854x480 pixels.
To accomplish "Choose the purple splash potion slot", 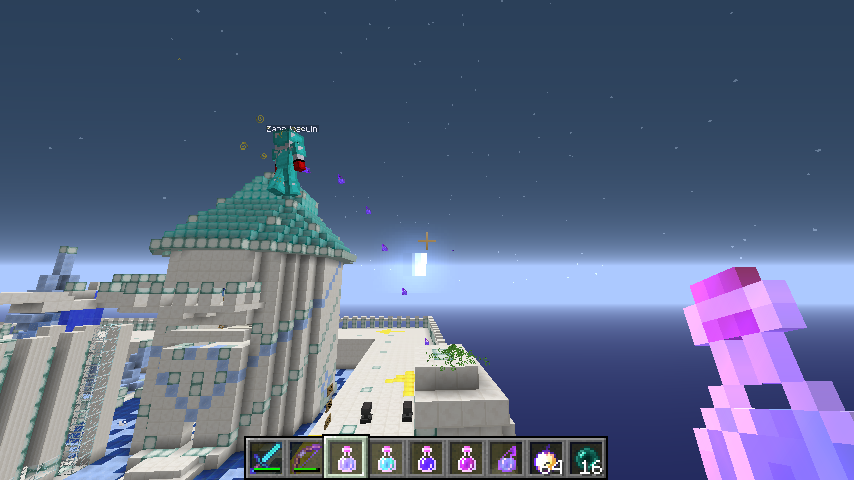I will pos(507,458).
